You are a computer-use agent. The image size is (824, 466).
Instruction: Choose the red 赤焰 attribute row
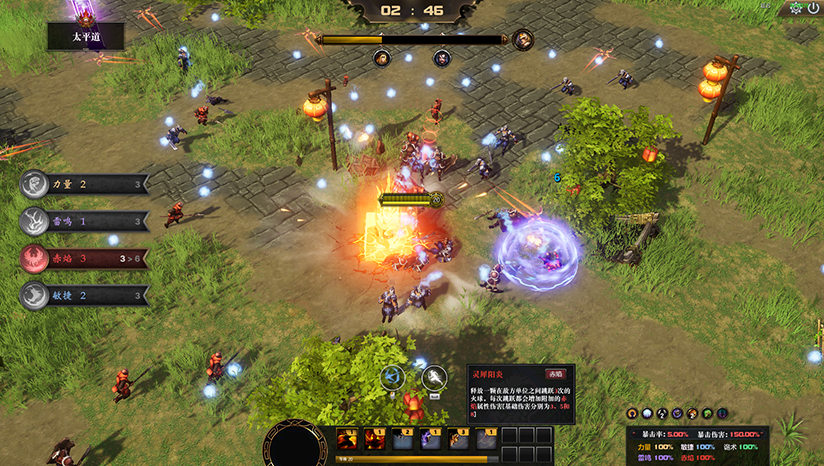point(84,258)
